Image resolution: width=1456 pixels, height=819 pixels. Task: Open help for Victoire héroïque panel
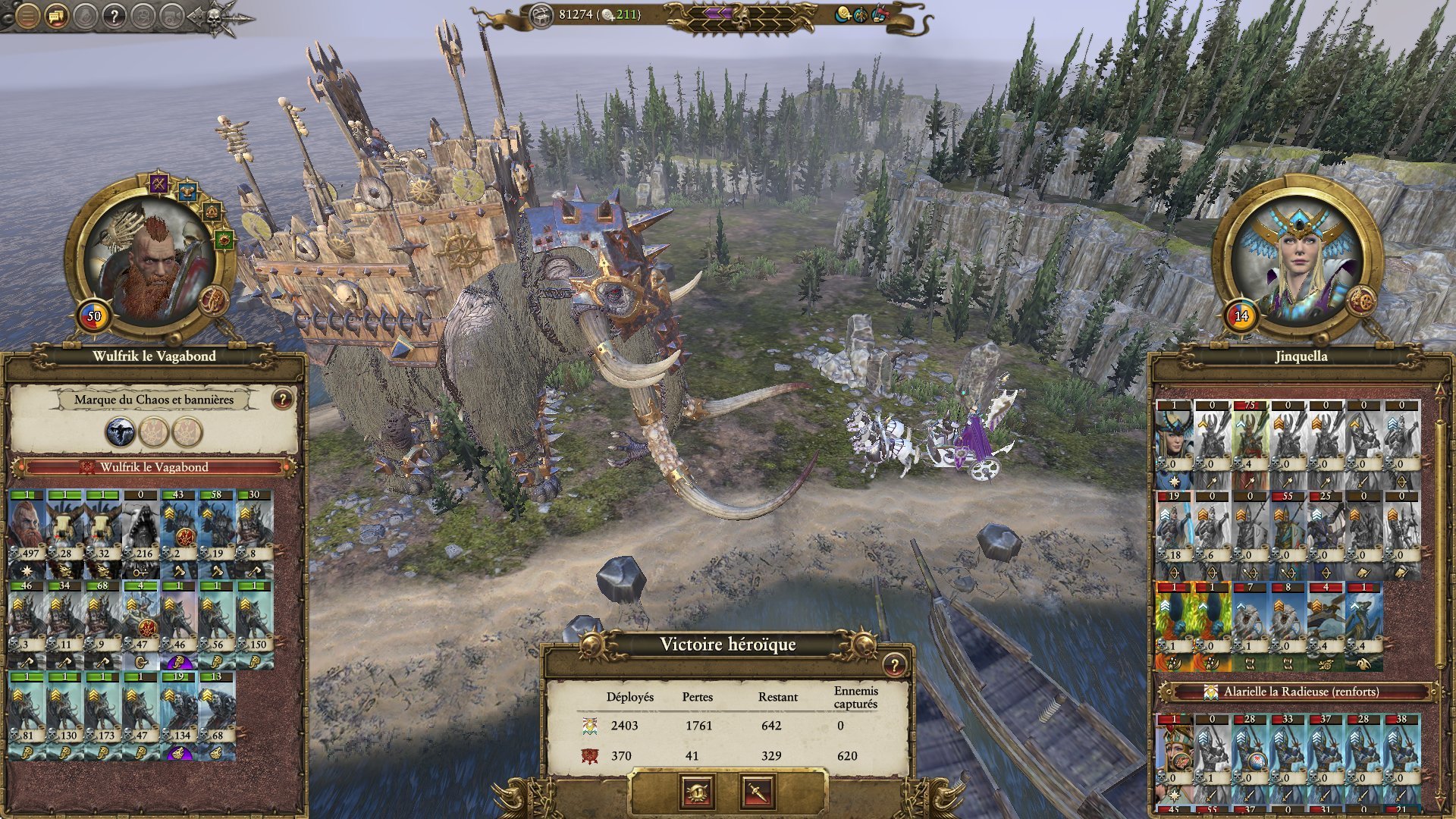click(894, 665)
